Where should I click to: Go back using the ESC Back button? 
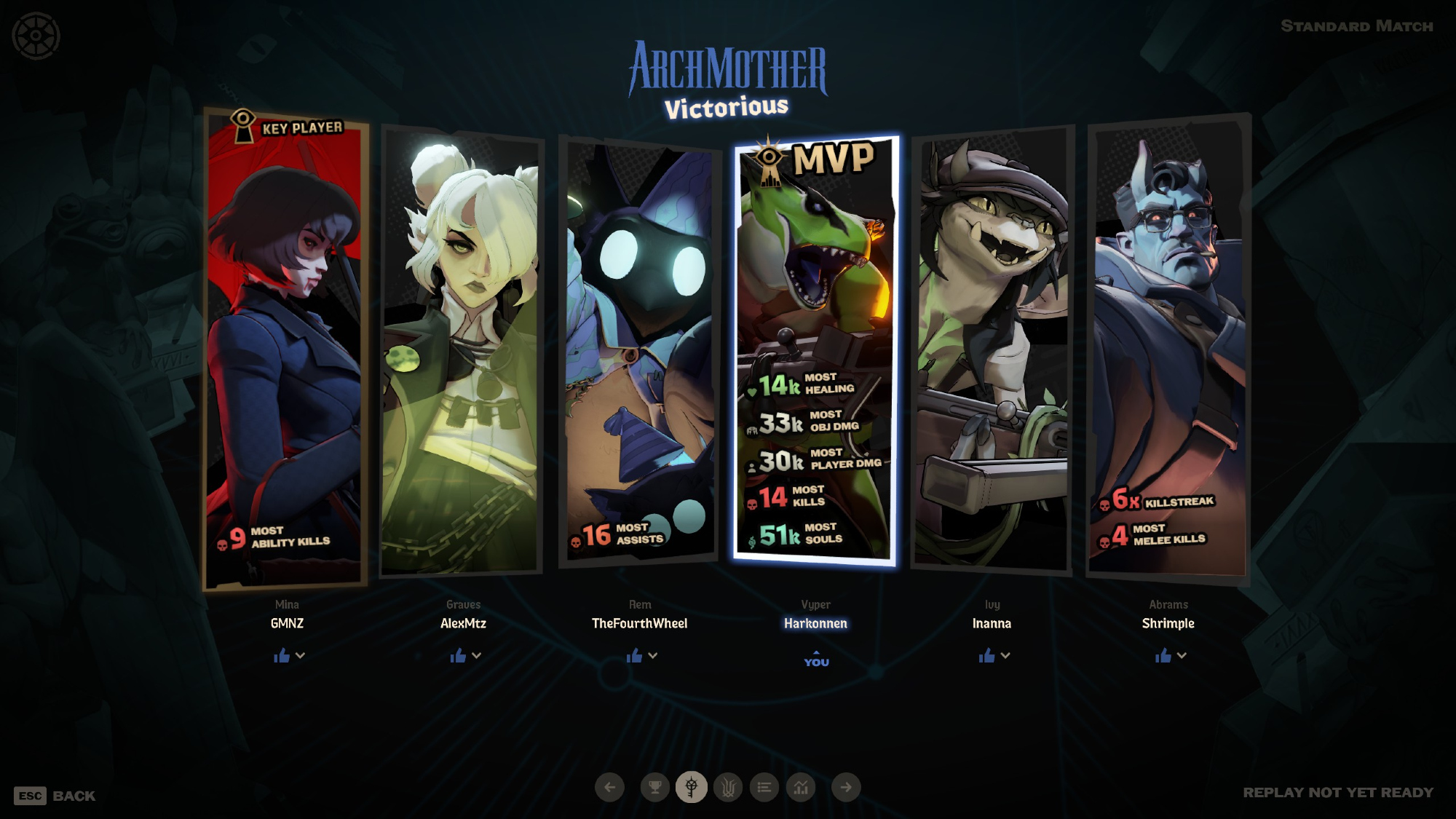(55, 796)
